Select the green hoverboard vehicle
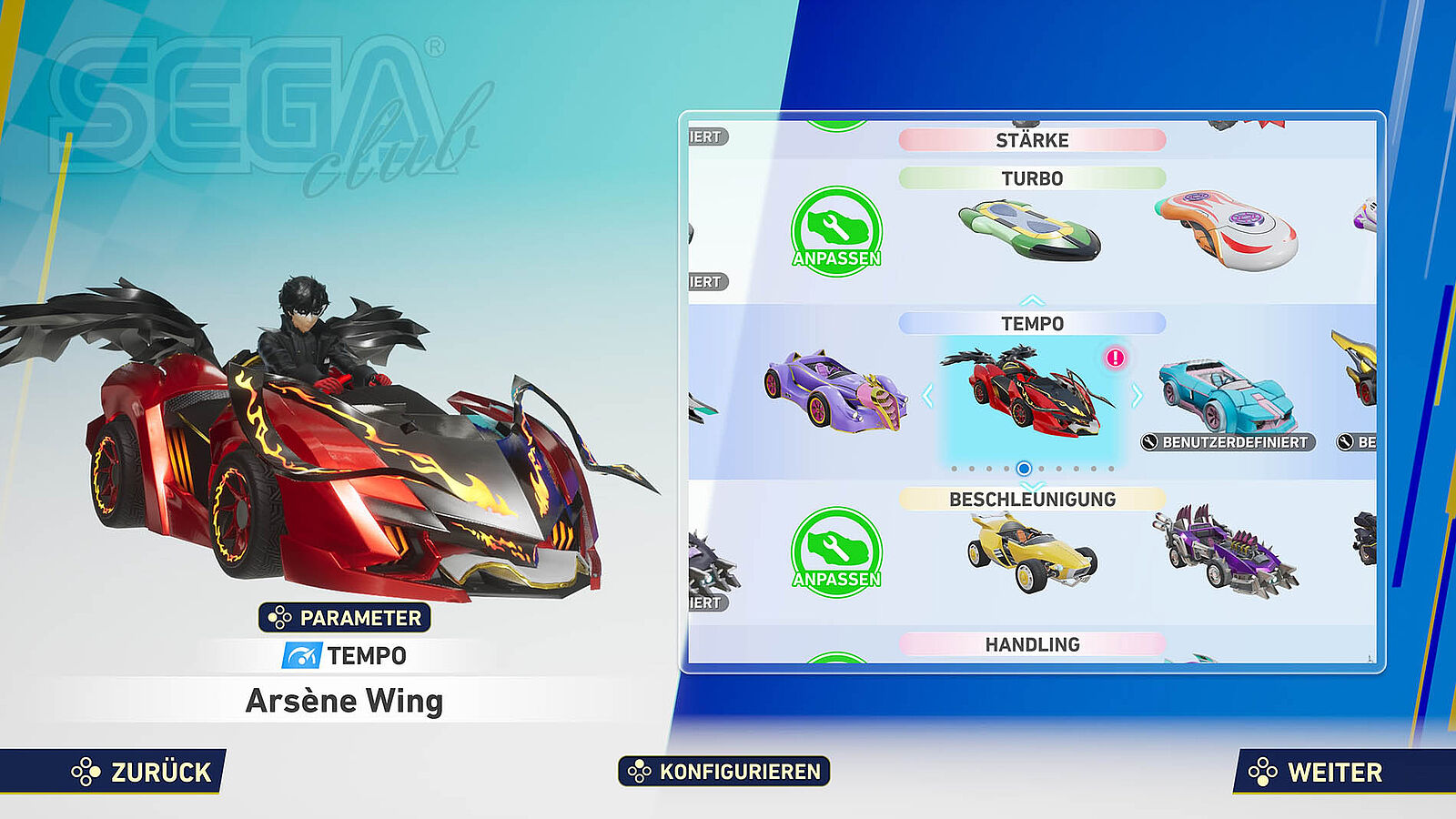The width and height of the screenshot is (1456, 819). click(1029, 229)
